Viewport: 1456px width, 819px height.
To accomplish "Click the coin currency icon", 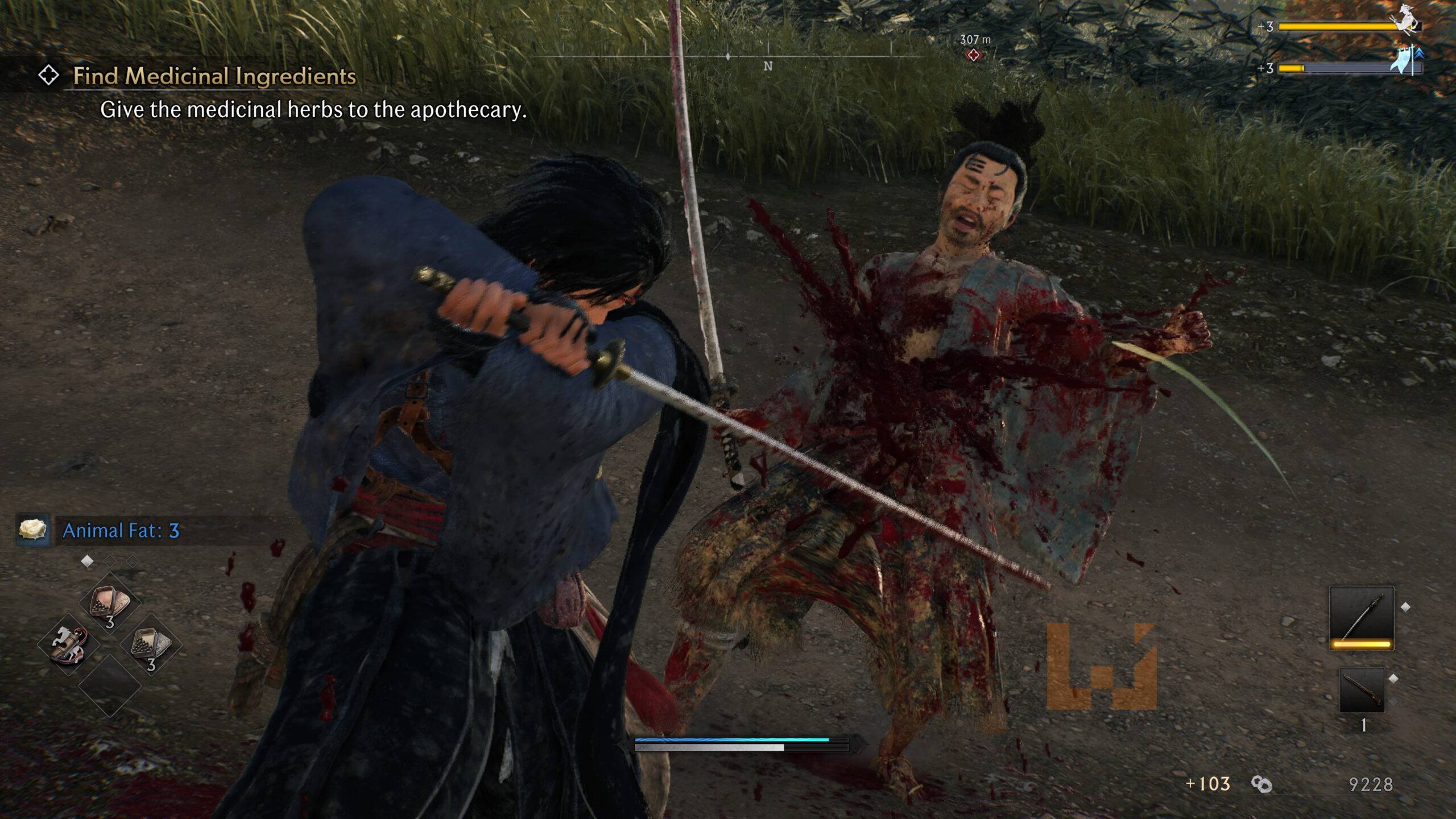I will 1261,784.
